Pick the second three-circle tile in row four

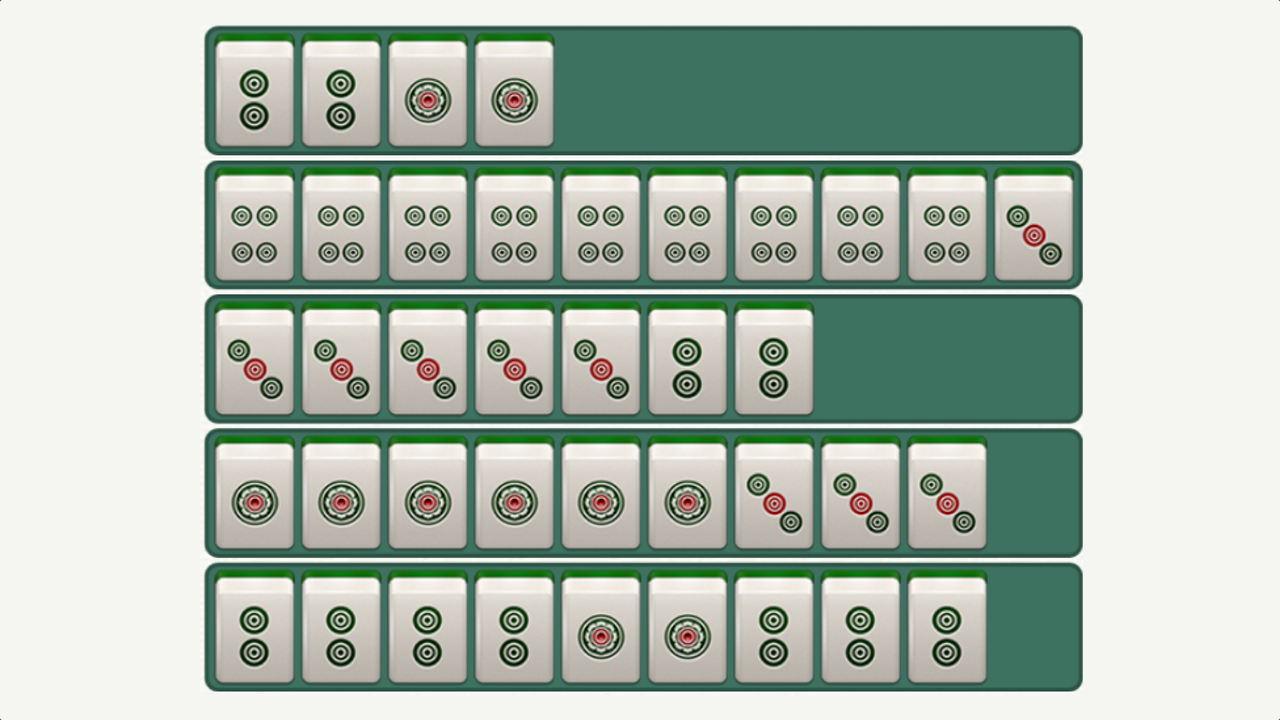pyautogui.click(x=861, y=497)
